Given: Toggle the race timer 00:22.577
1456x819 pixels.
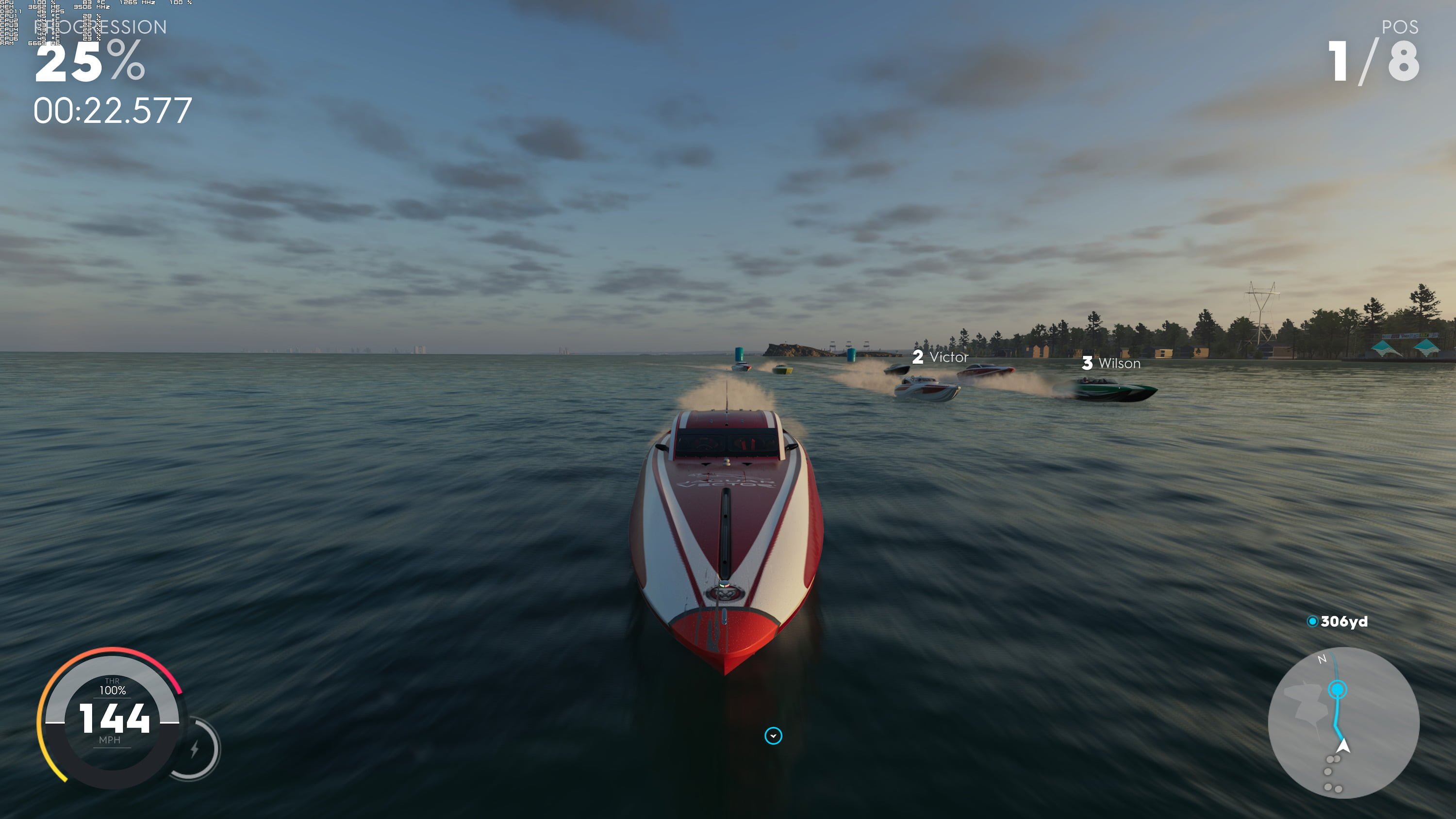Looking at the screenshot, I should tap(113, 111).
